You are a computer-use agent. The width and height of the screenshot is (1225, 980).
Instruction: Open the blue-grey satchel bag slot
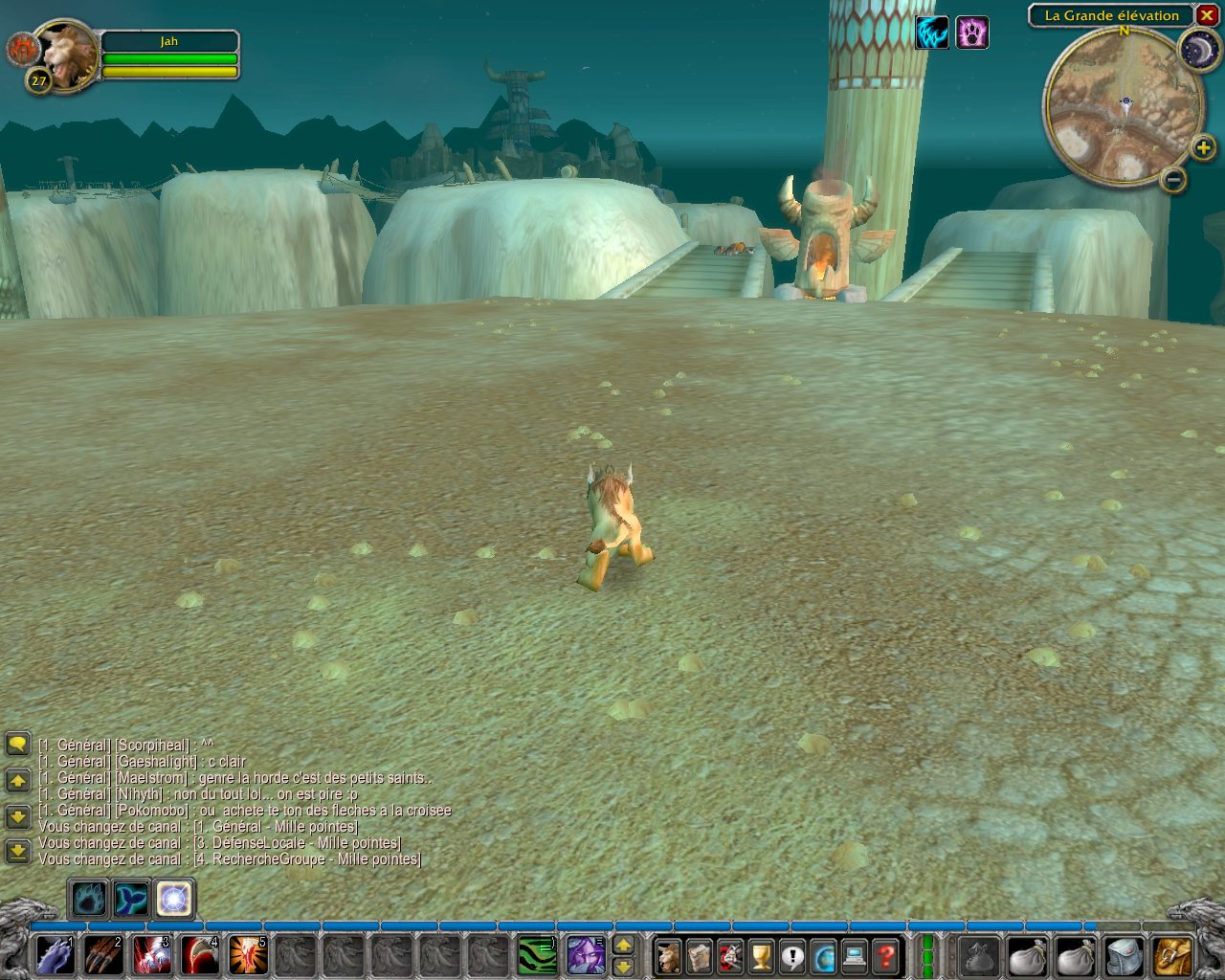1124,956
